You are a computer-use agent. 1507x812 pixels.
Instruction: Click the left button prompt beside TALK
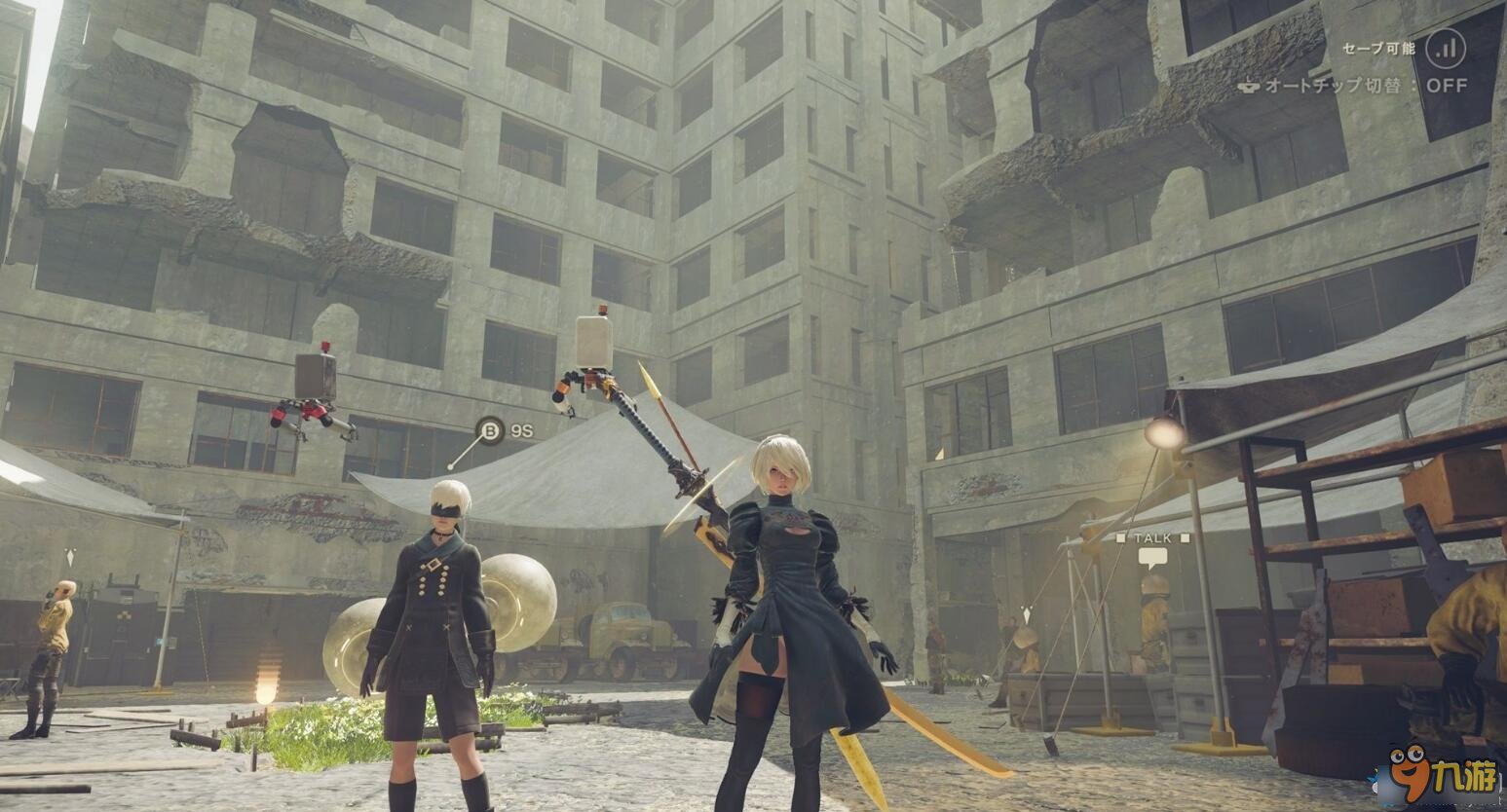coord(1120,537)
